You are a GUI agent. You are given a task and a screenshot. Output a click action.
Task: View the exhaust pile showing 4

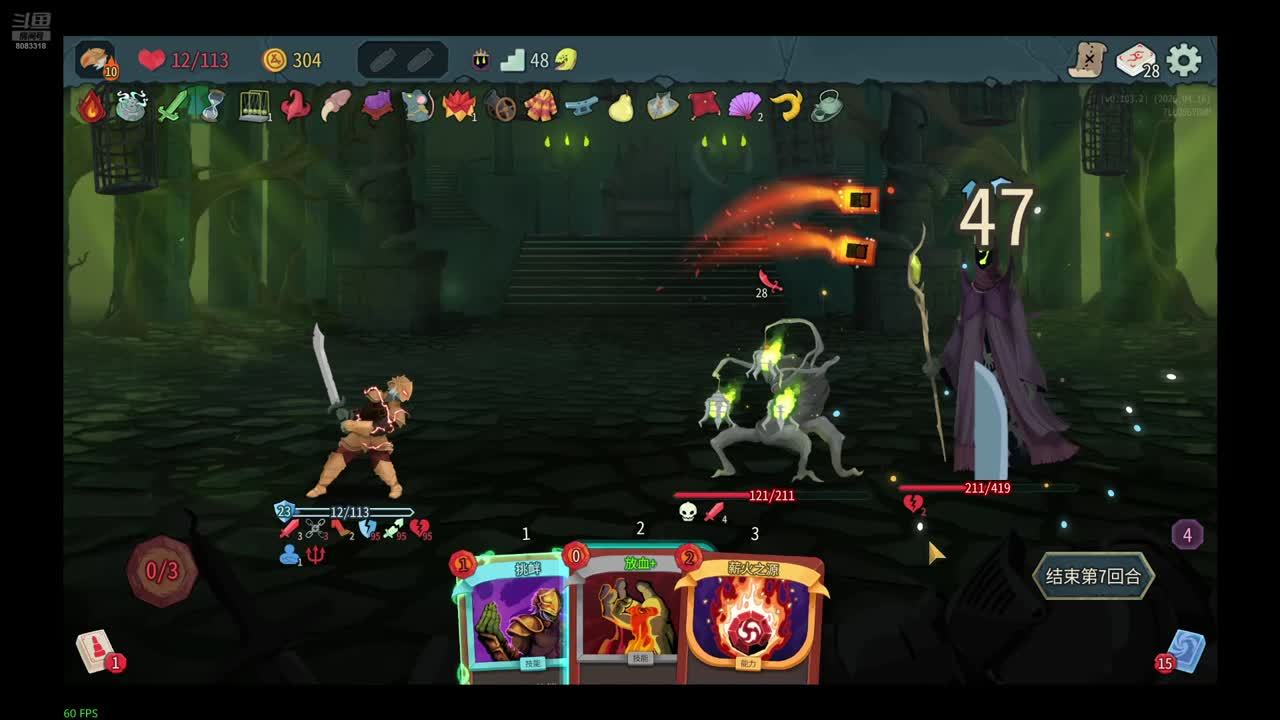pos(1187,535)
